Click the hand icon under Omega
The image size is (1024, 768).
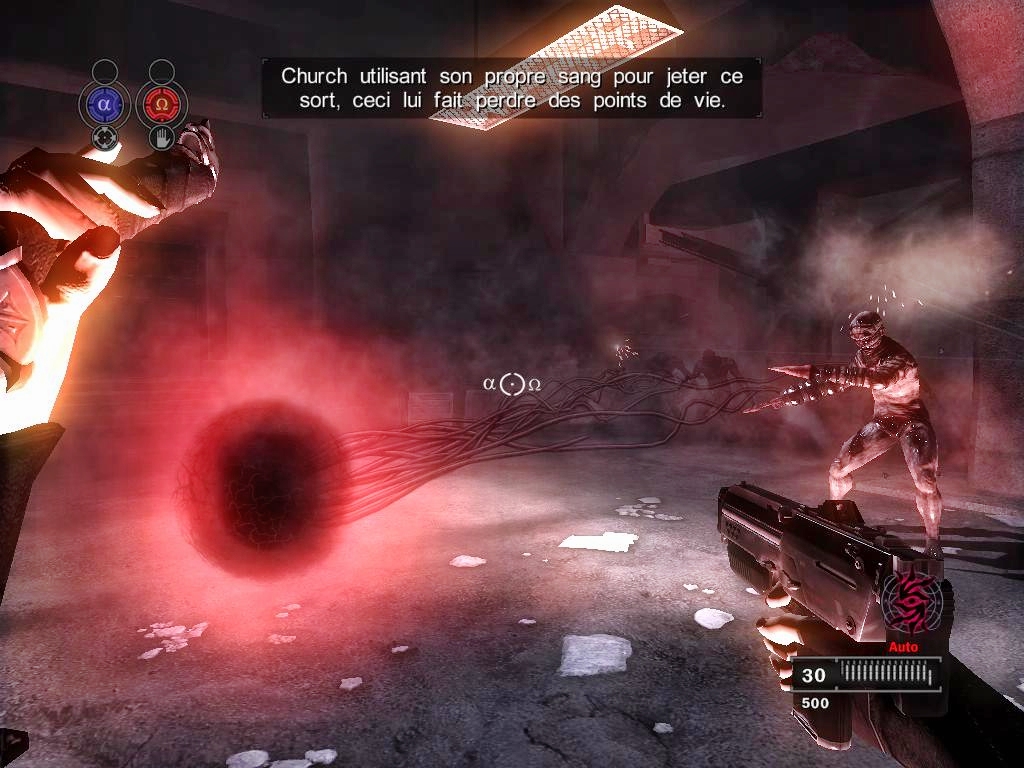161,137
